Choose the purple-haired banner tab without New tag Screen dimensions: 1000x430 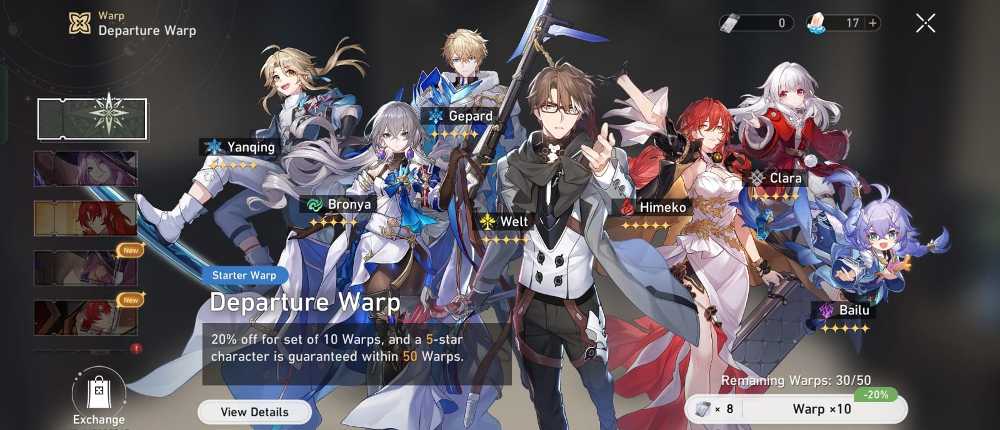[86, 168]
